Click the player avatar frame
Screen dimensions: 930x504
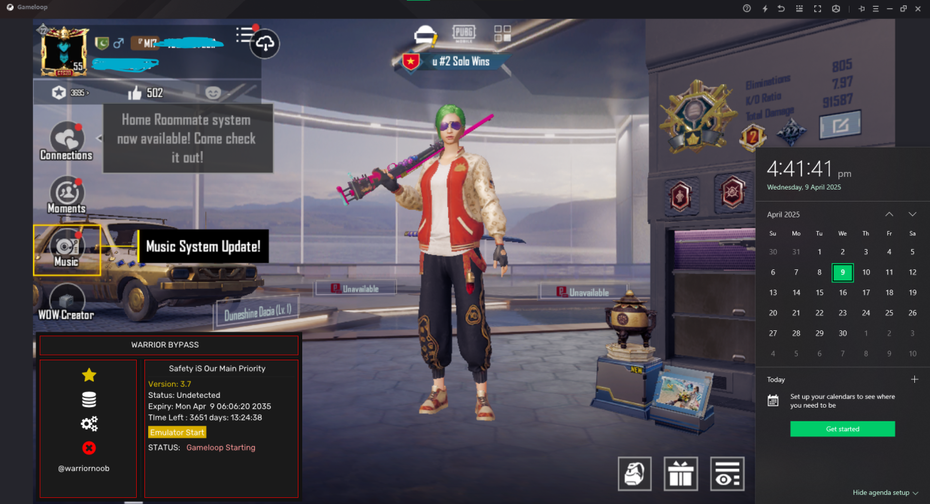[64, 50]
